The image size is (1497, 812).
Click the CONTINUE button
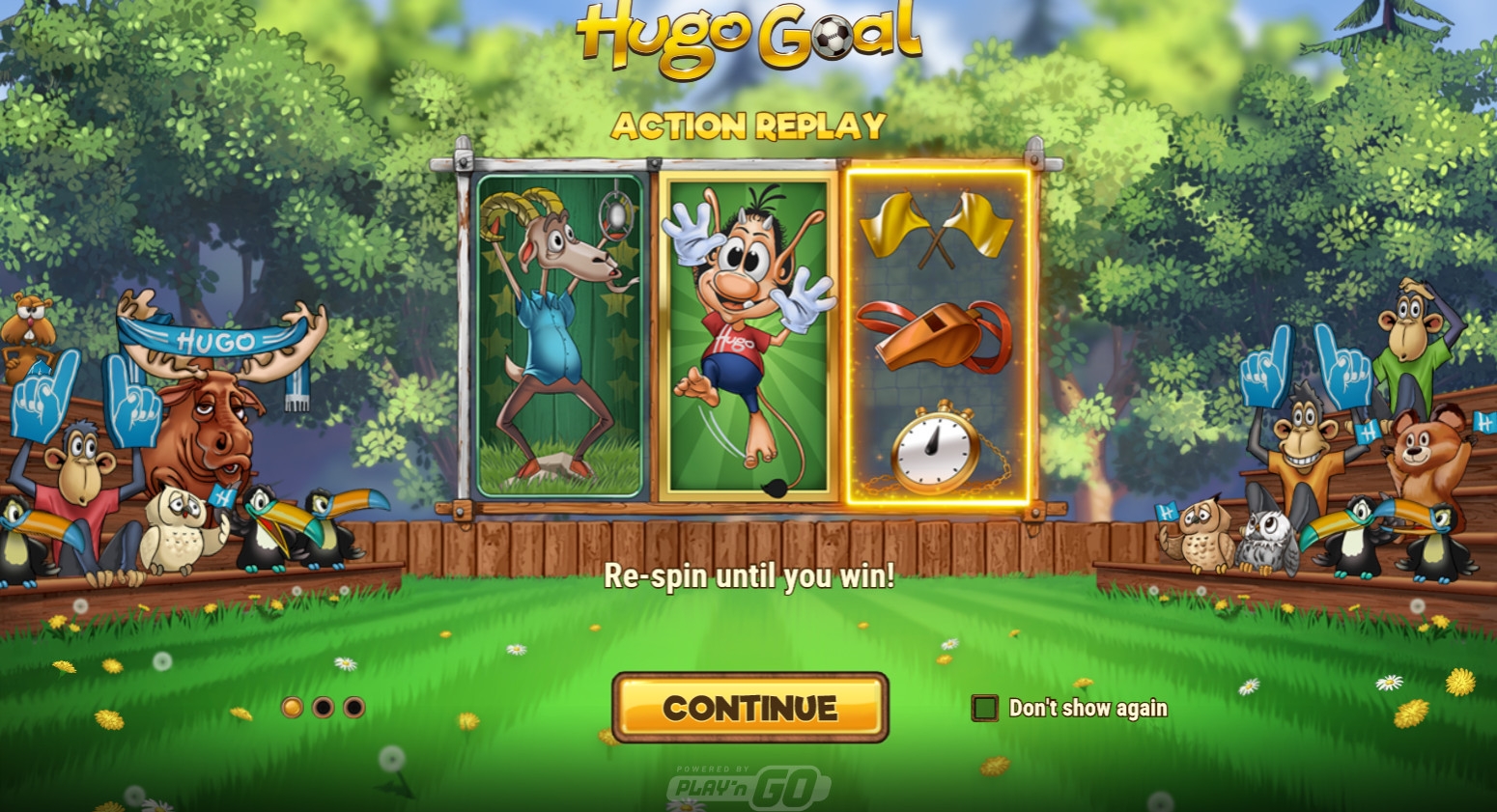(749, 708)
